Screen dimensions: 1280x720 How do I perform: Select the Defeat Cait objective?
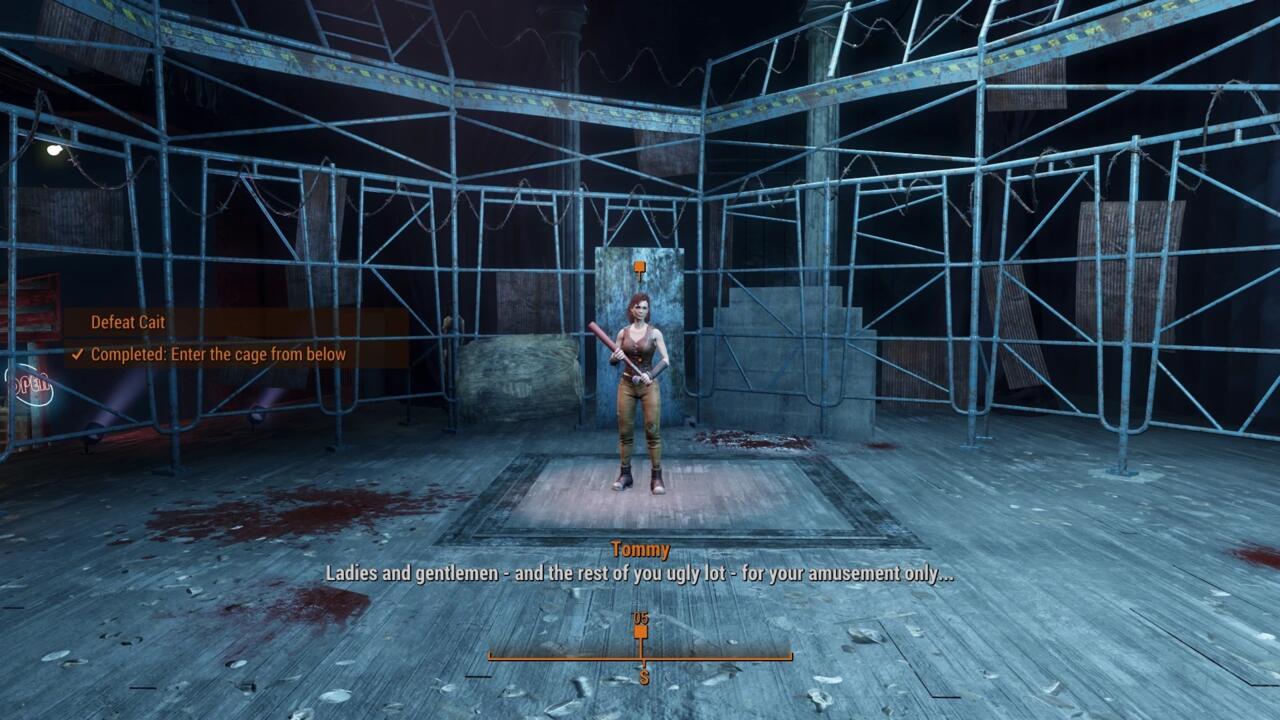[x=128, y=322]
